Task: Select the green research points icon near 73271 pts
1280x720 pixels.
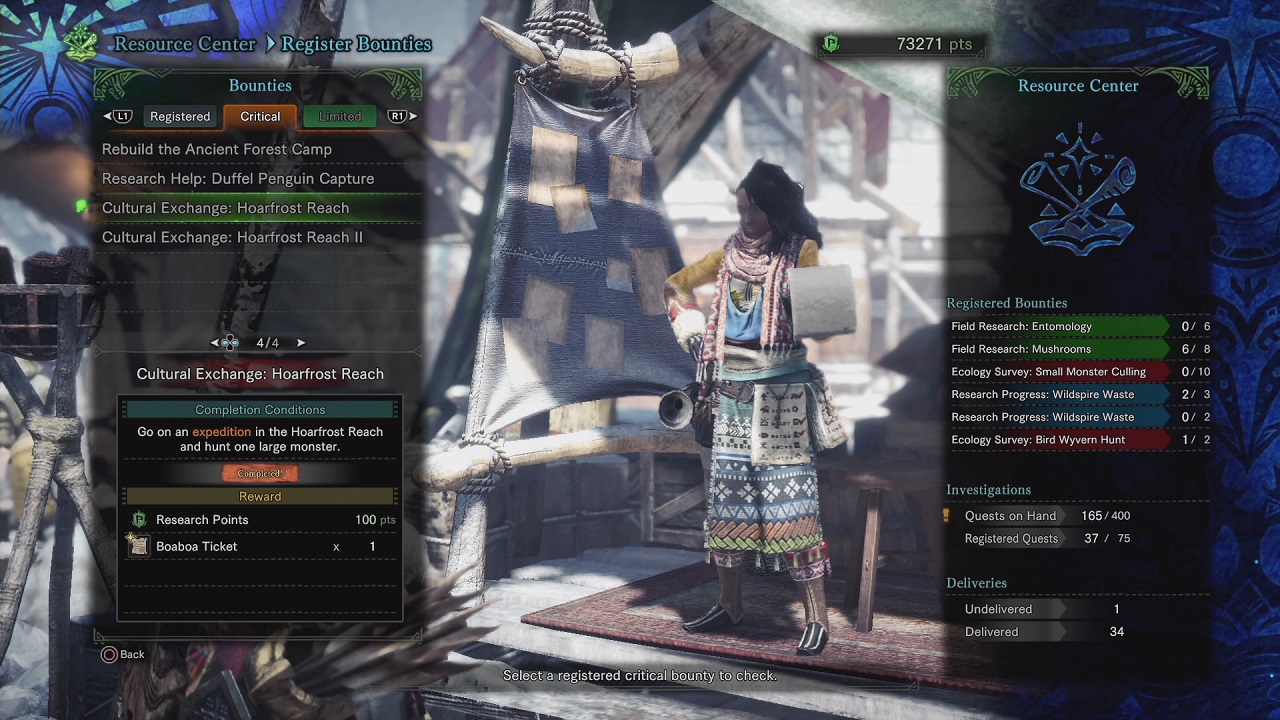Action: click(829, 44)
